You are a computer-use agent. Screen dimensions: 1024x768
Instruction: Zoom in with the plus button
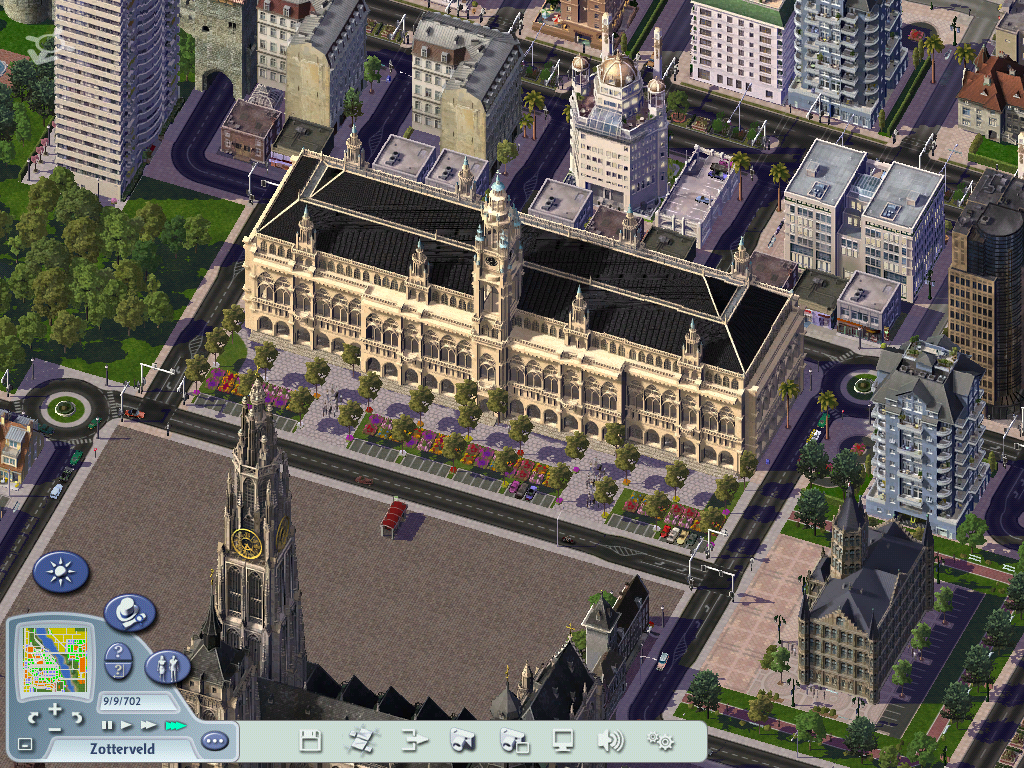click(55, 711)
